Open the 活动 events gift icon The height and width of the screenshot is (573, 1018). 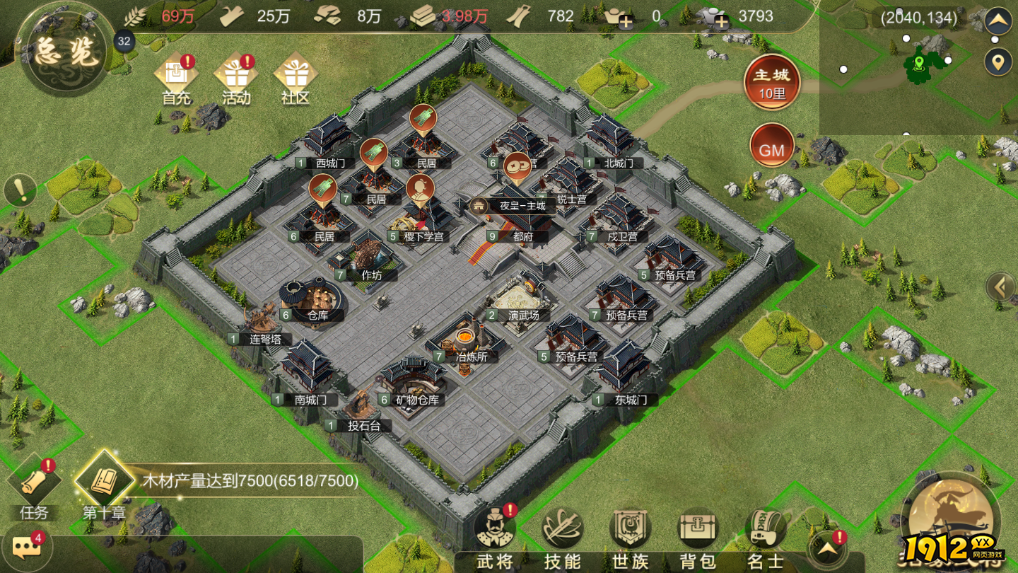(236, 77)
